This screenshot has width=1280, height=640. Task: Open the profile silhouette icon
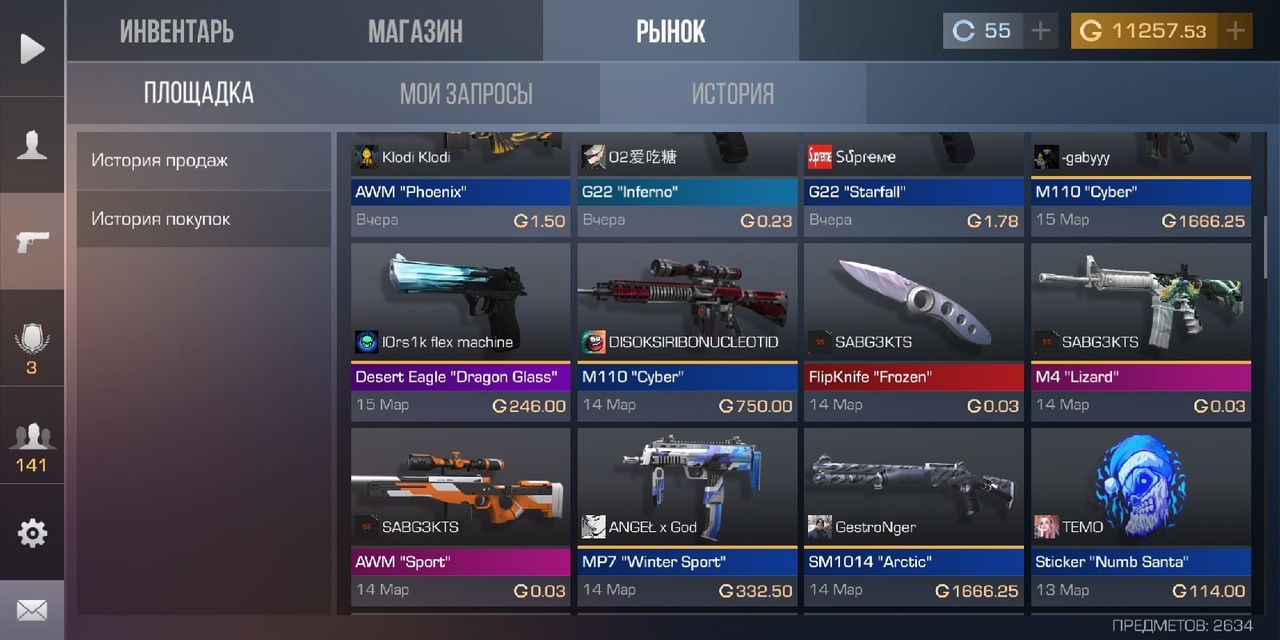tap(32, 146)
